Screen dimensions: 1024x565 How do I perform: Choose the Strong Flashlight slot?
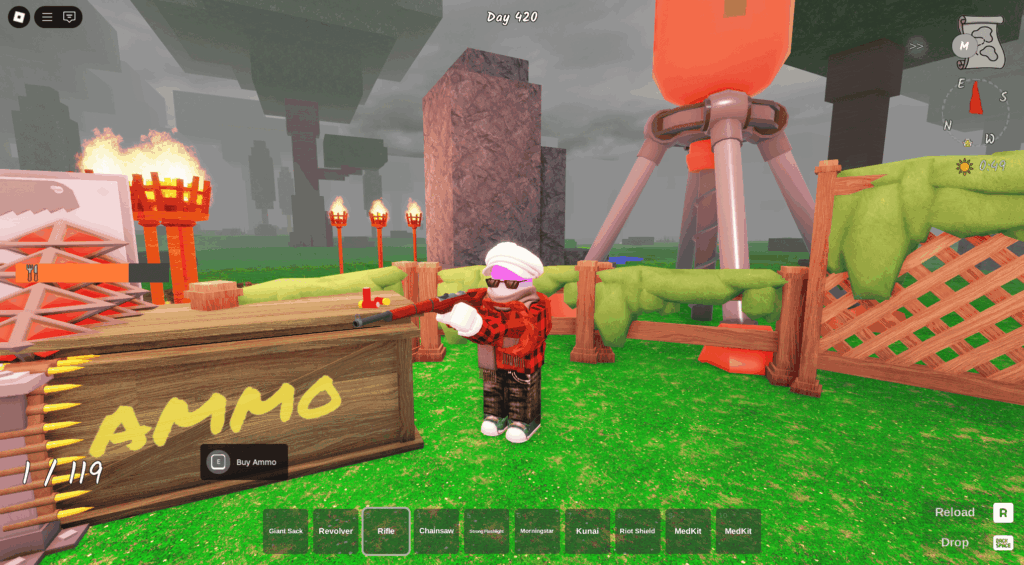[x=487, y=531]
